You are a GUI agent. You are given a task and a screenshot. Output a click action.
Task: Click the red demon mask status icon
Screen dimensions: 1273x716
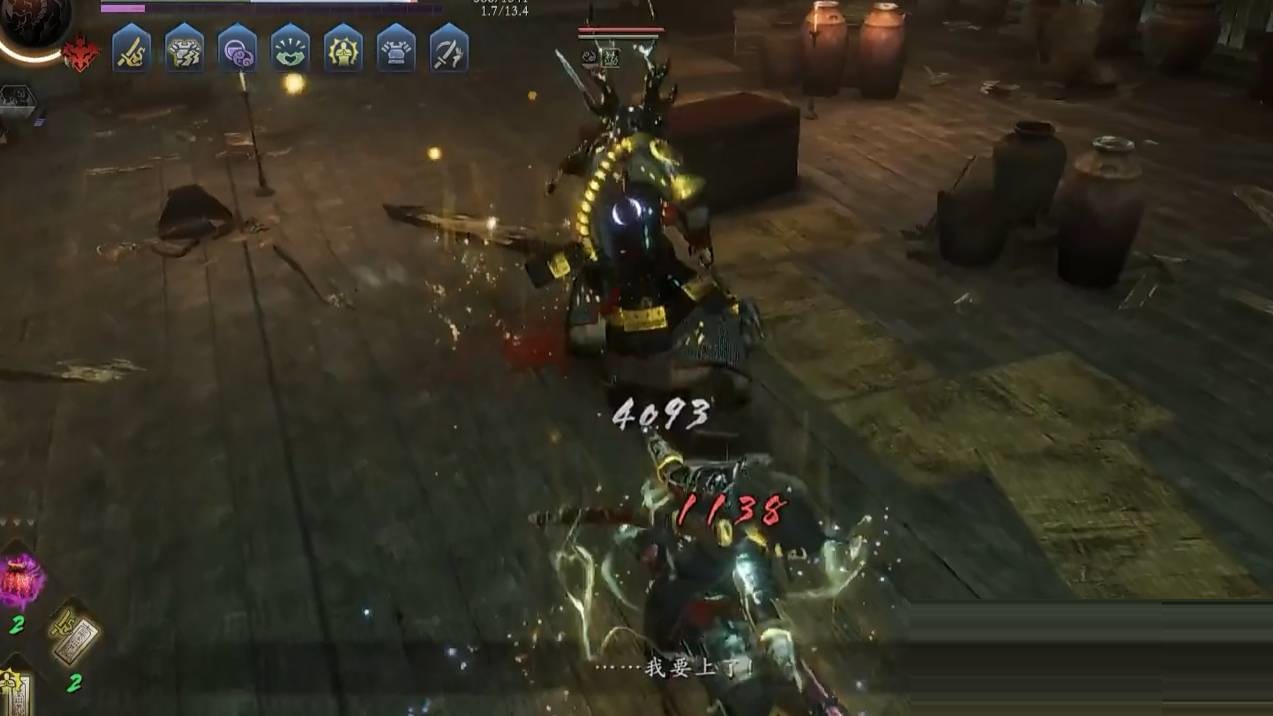click(x=81, y=54)
